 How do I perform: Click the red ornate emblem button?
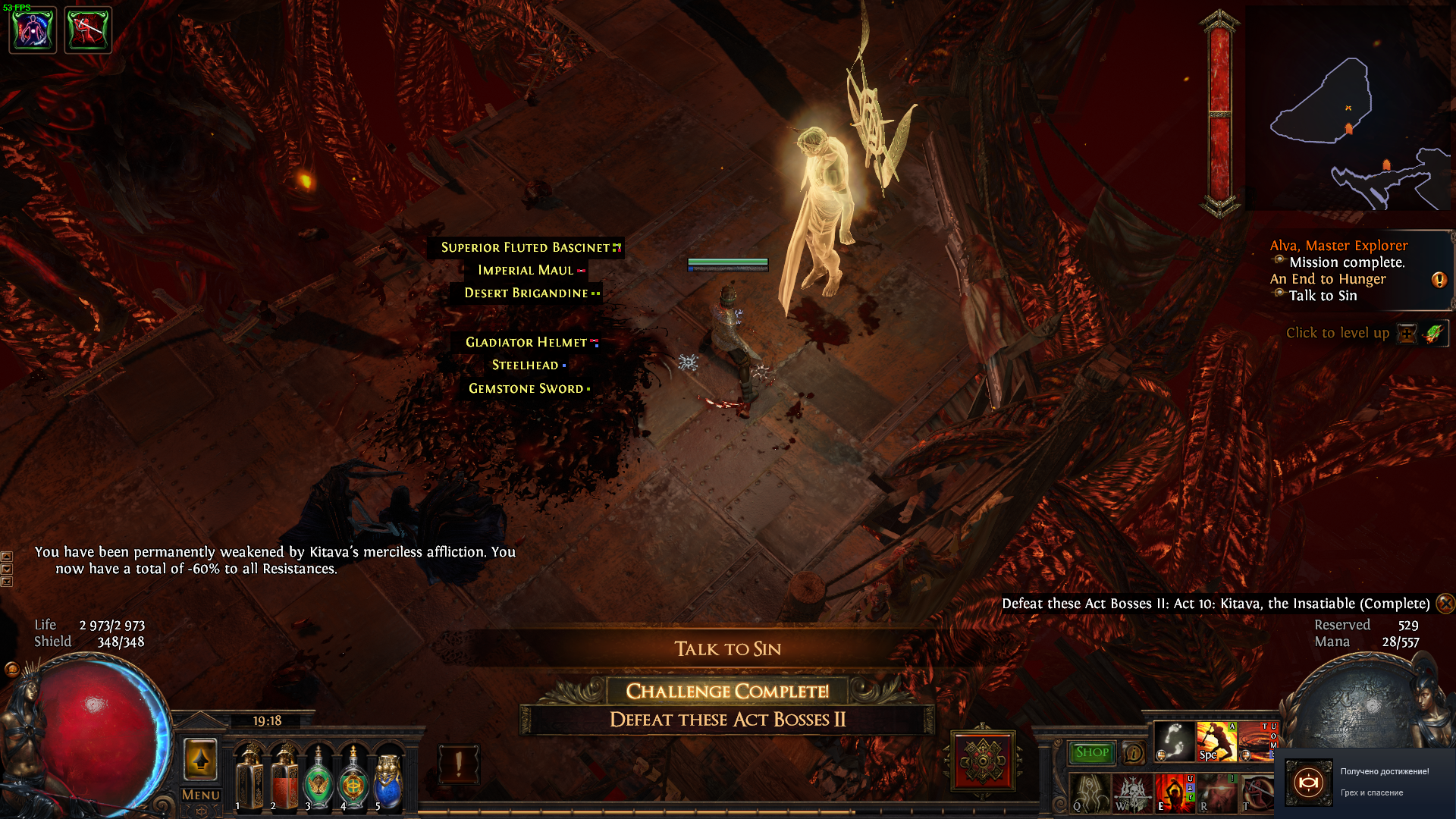[983, 761]
